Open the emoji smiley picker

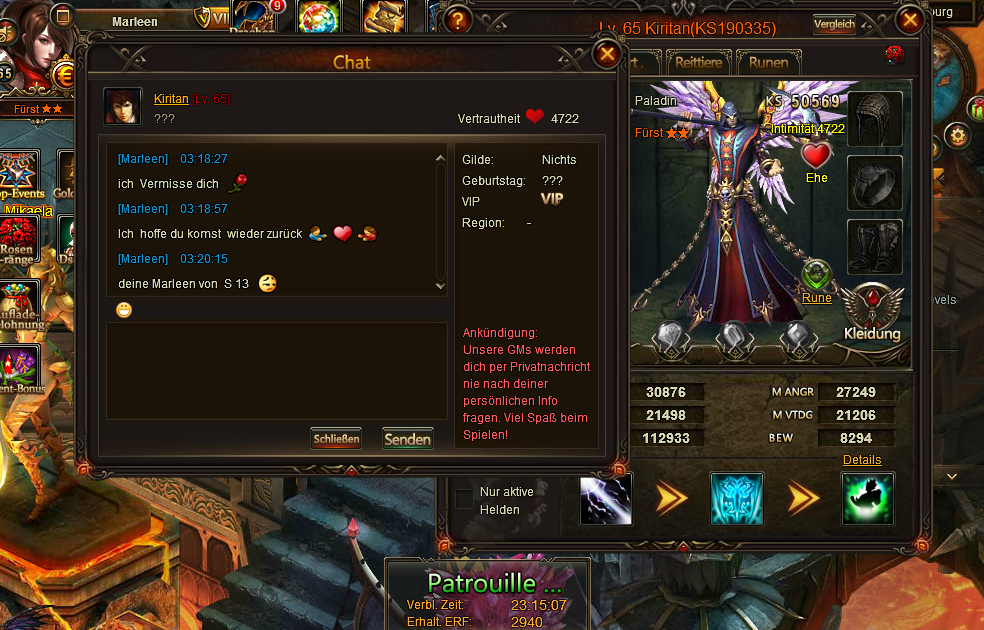point(124,310)
